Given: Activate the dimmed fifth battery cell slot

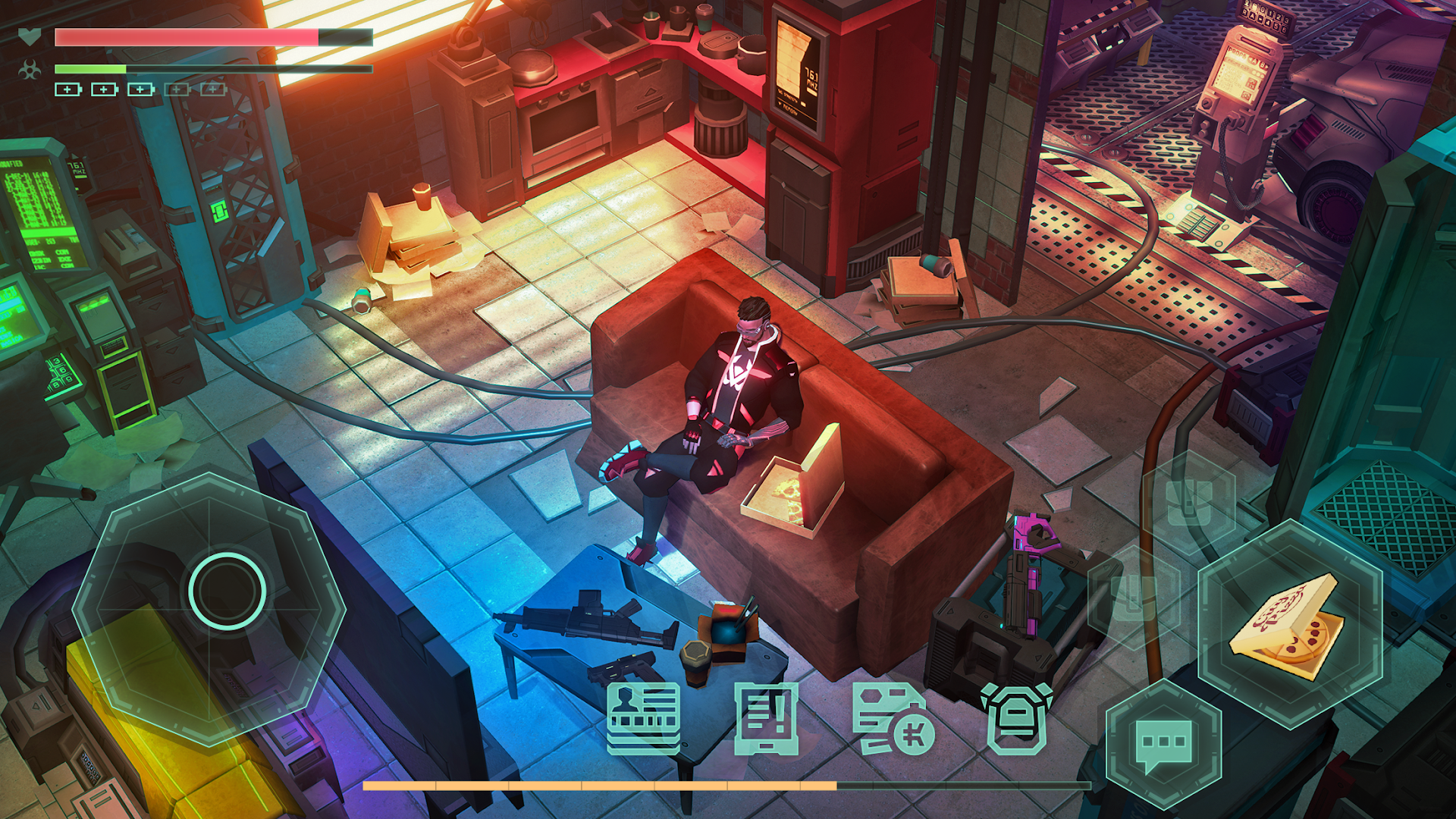Looking at the screenshot, I should coord(211,89).
